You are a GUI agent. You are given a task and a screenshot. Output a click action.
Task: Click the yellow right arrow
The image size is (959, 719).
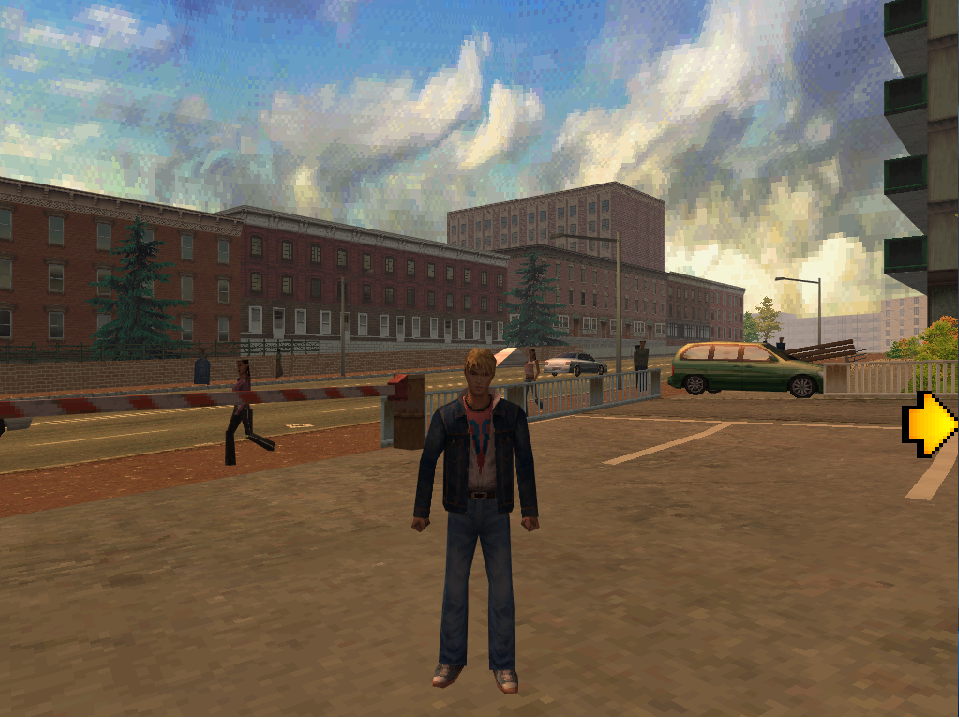click(x=931, y=424)
